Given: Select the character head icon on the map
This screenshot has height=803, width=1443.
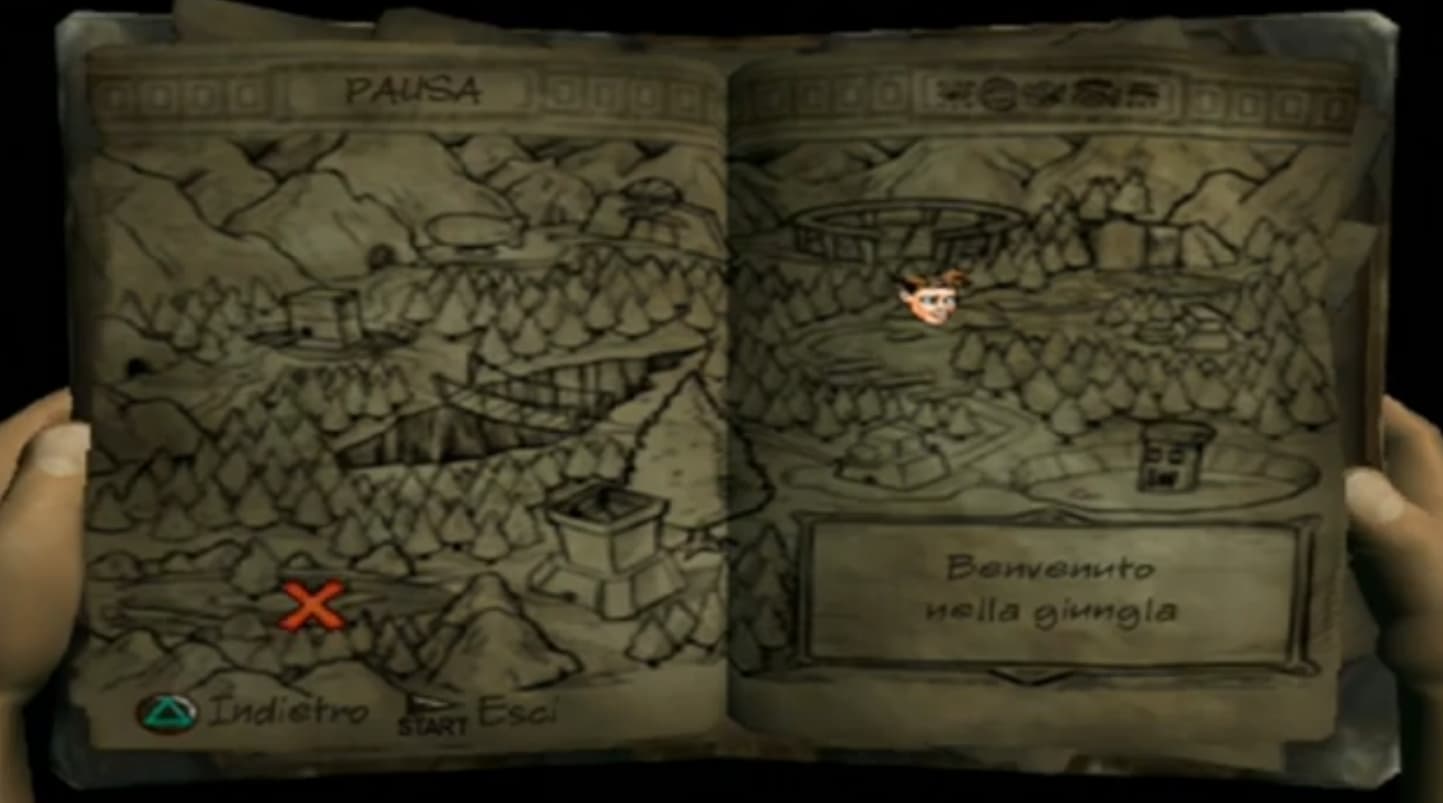Looking at the screenshot, I should pos(930,302).
